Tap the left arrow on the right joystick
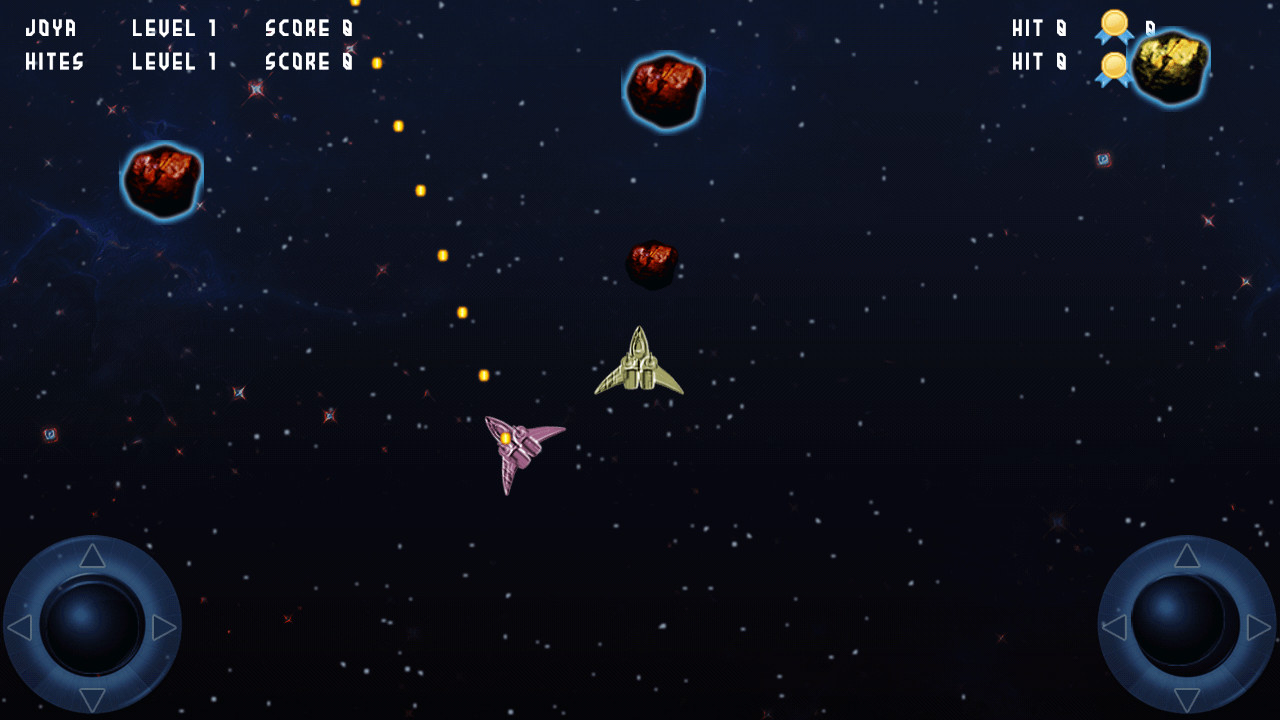This screenshot has width=1280, height=720. point(1114,628)
